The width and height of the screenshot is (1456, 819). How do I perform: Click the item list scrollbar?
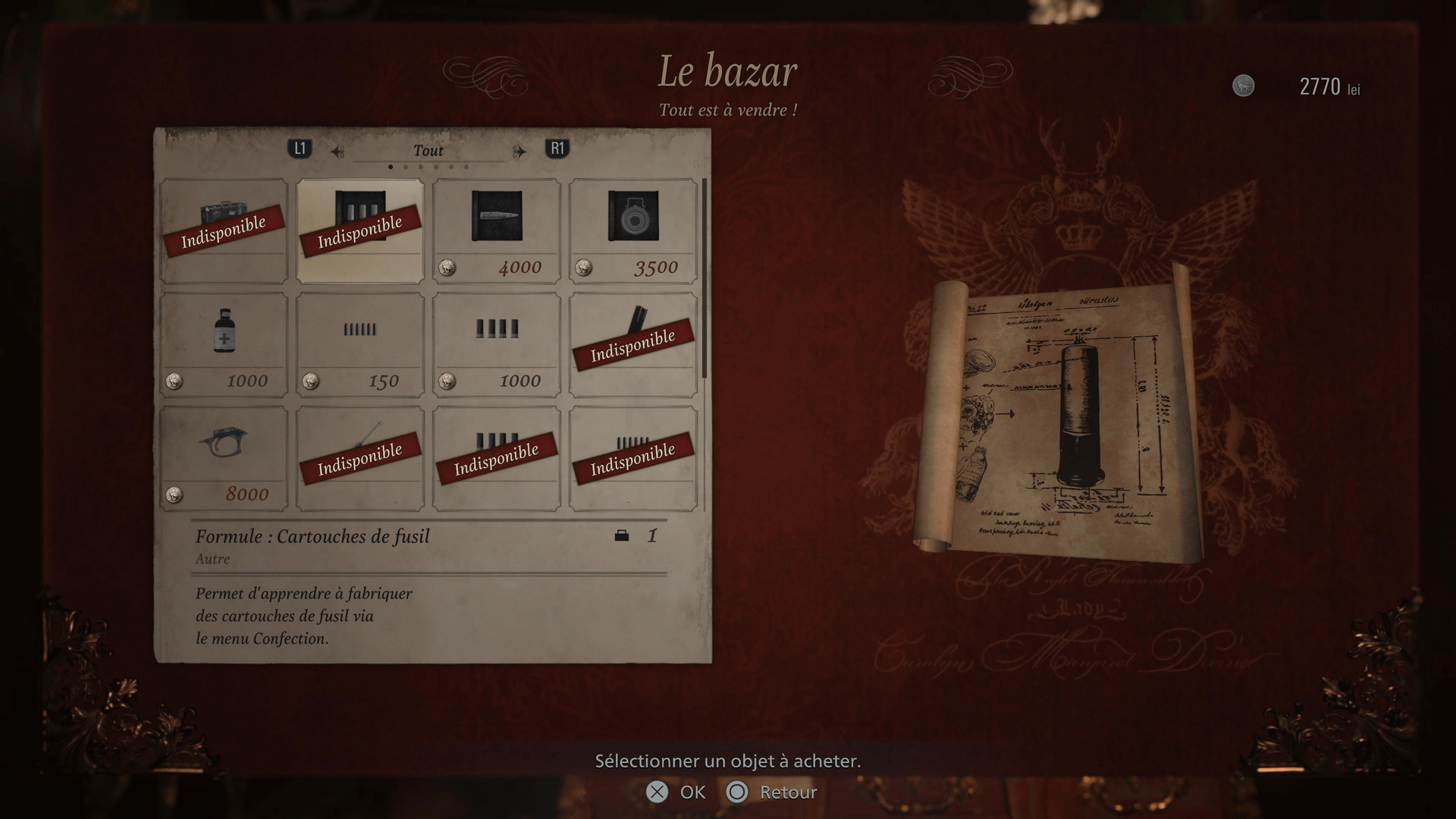click(x=704, y=279)
